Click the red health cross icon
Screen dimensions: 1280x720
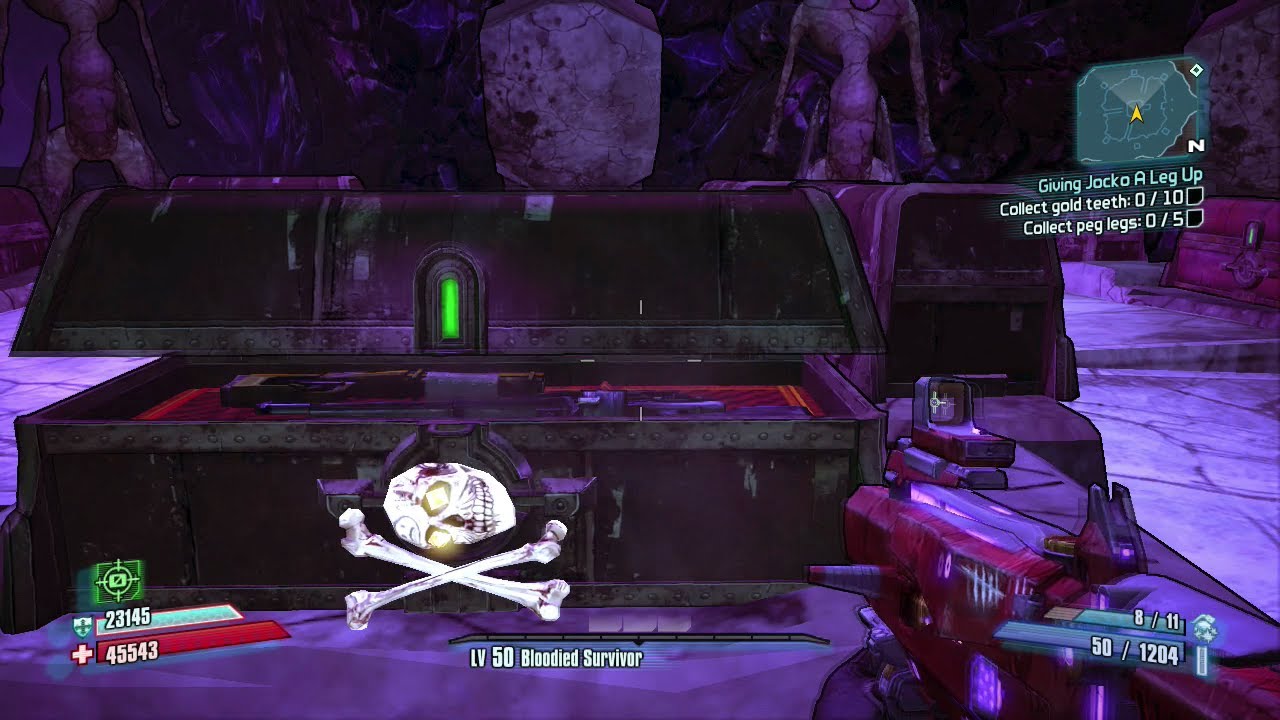coord(82,653)
